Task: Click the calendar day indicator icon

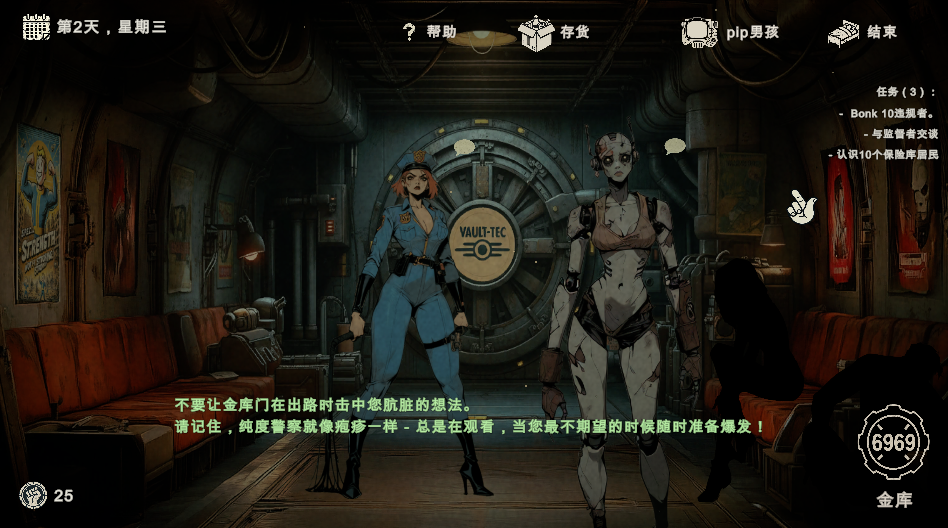Action: pyautogui.click(x=36, y=27)
